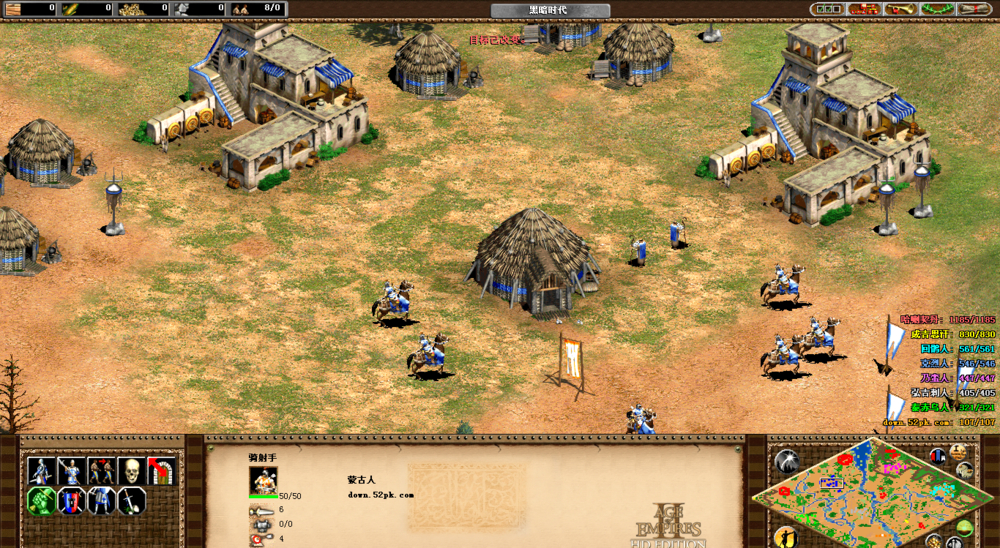Open the objectives checklist button
Screen dimensions: 1000x548
(x=829, y=9)
